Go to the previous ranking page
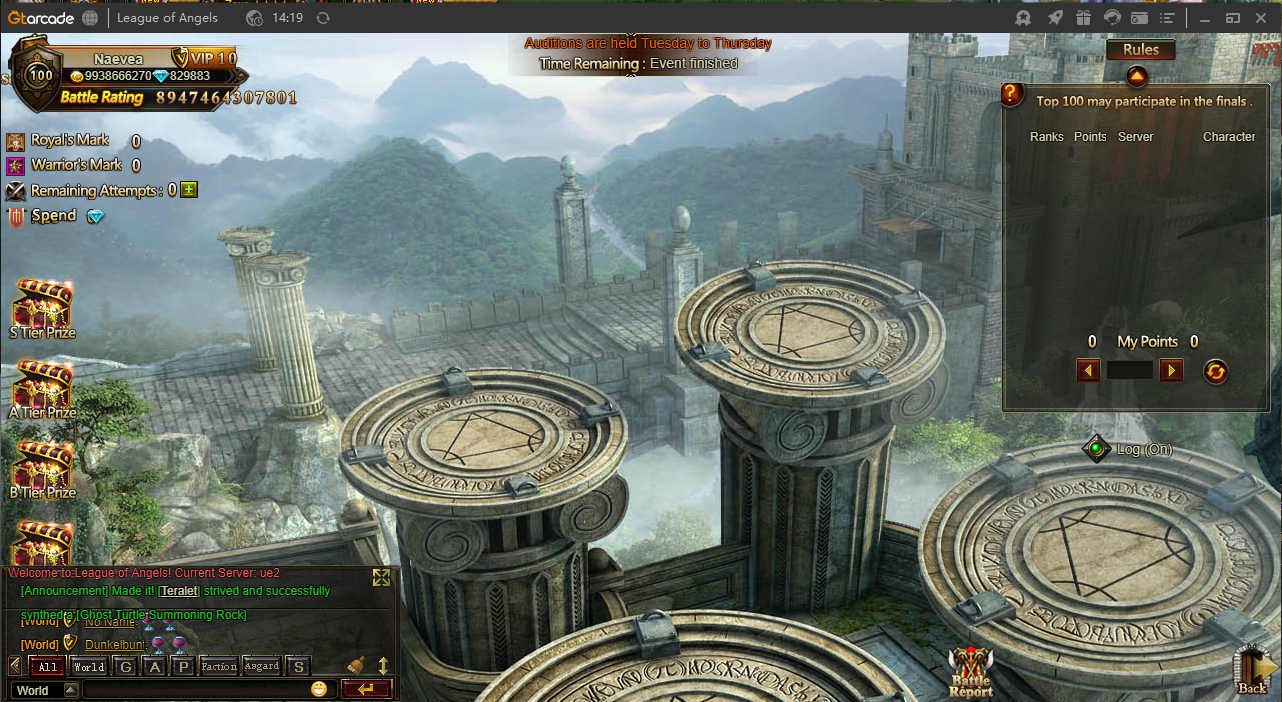The width and height of the screenshot is (1282, 702). click(x=1088, y=371)
